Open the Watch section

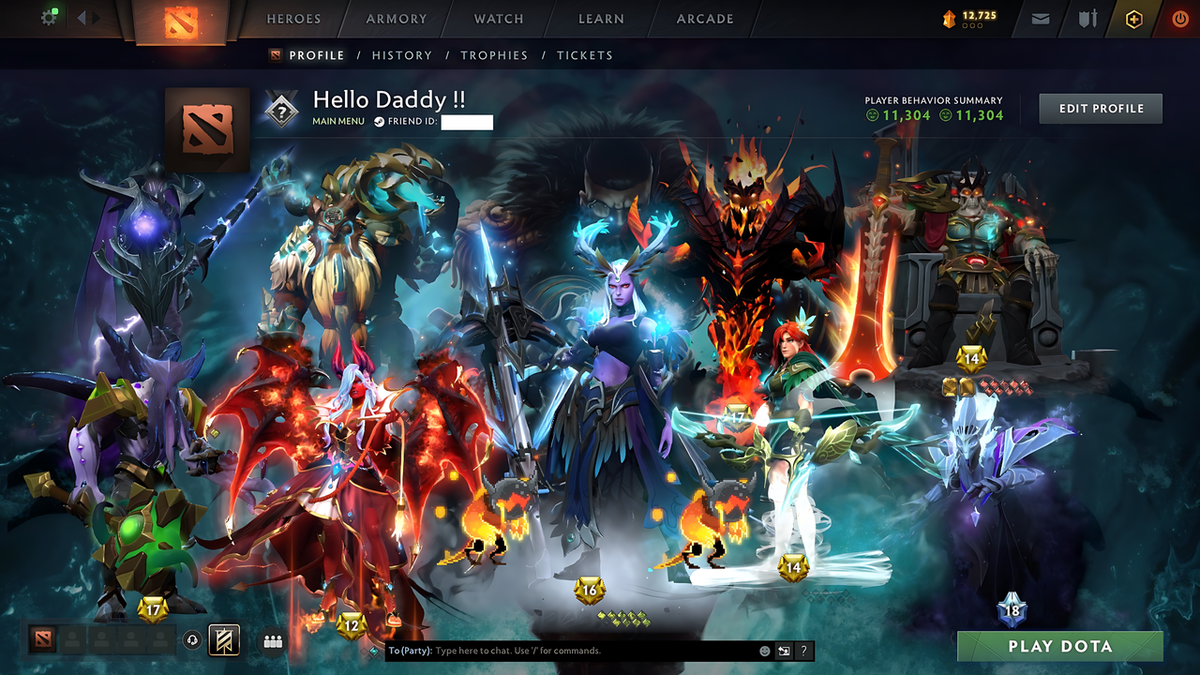[x=499, y=19]
